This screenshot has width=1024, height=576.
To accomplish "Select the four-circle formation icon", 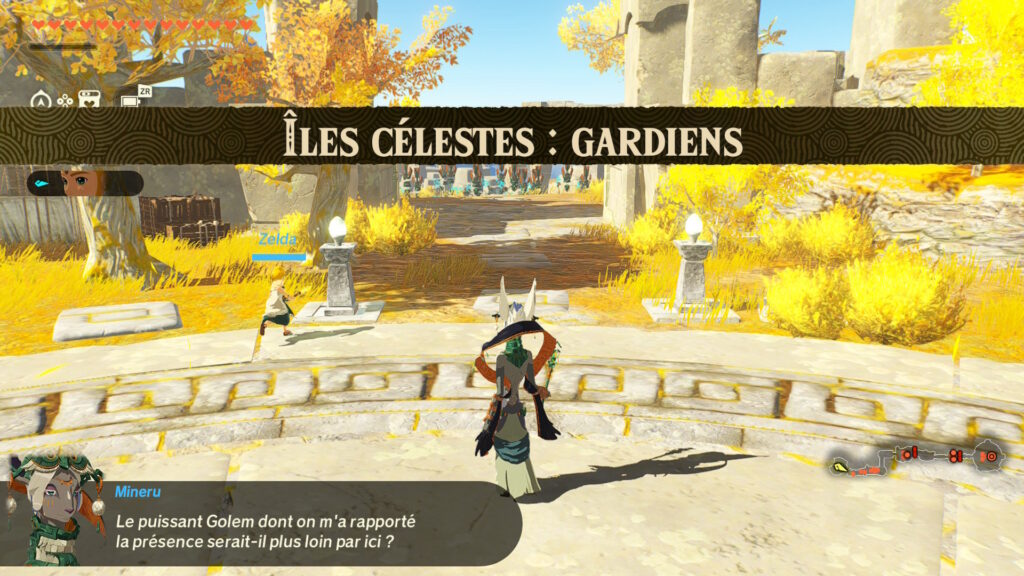I will tap(65, 99).
